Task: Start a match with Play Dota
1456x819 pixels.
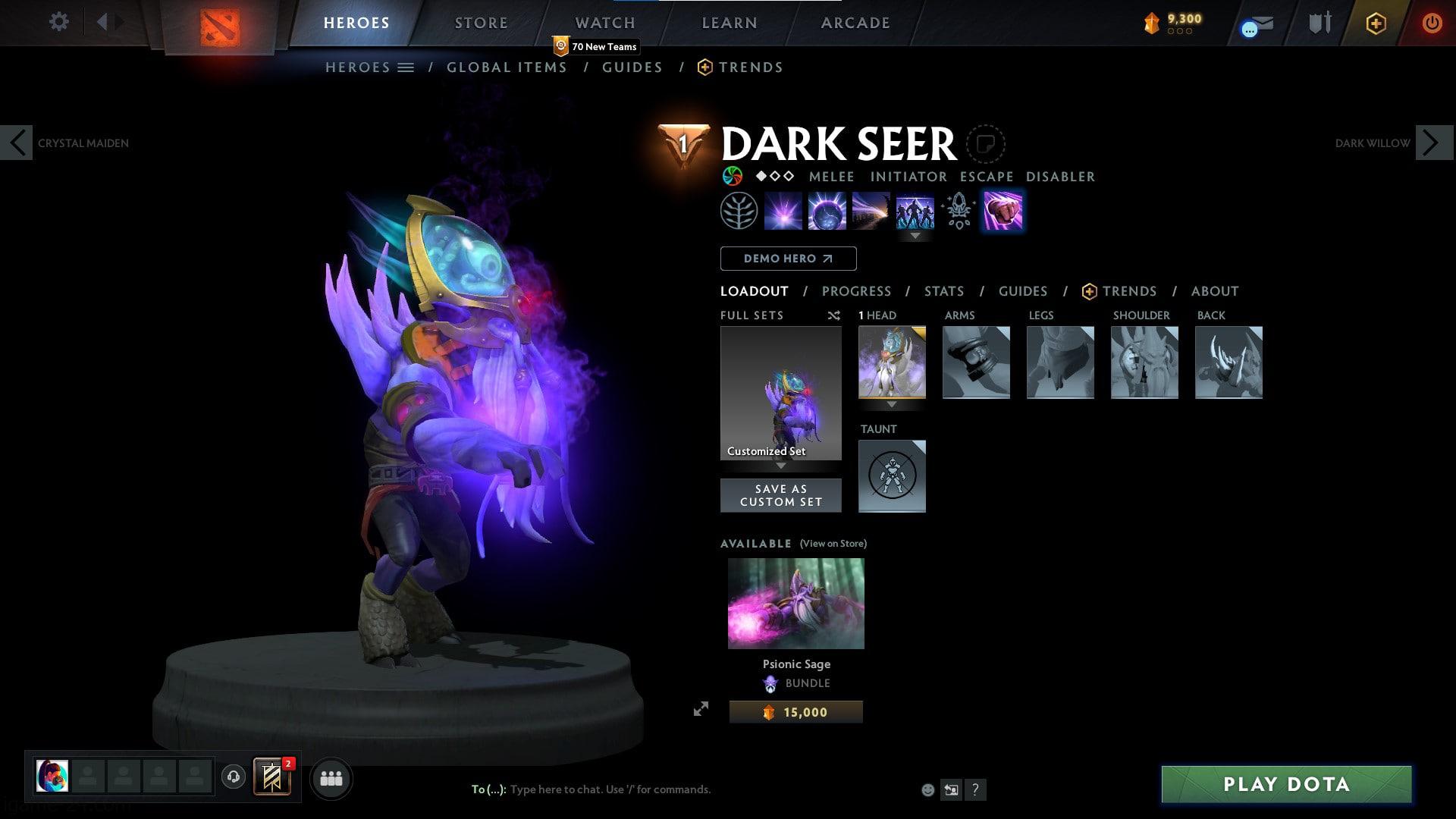Action: [1286, 784]
